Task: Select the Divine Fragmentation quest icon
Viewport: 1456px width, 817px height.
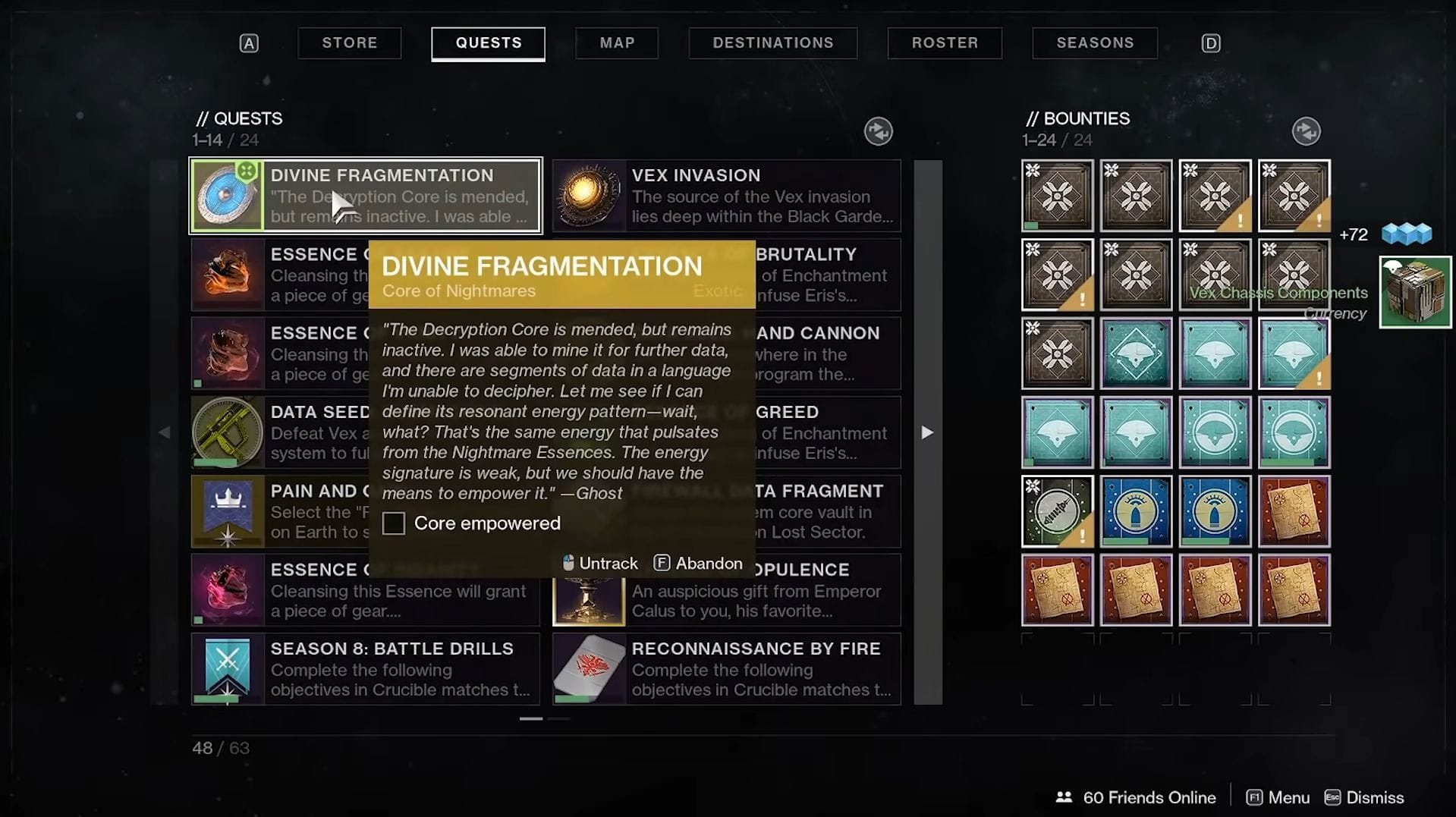Action: tap(228, 196)
